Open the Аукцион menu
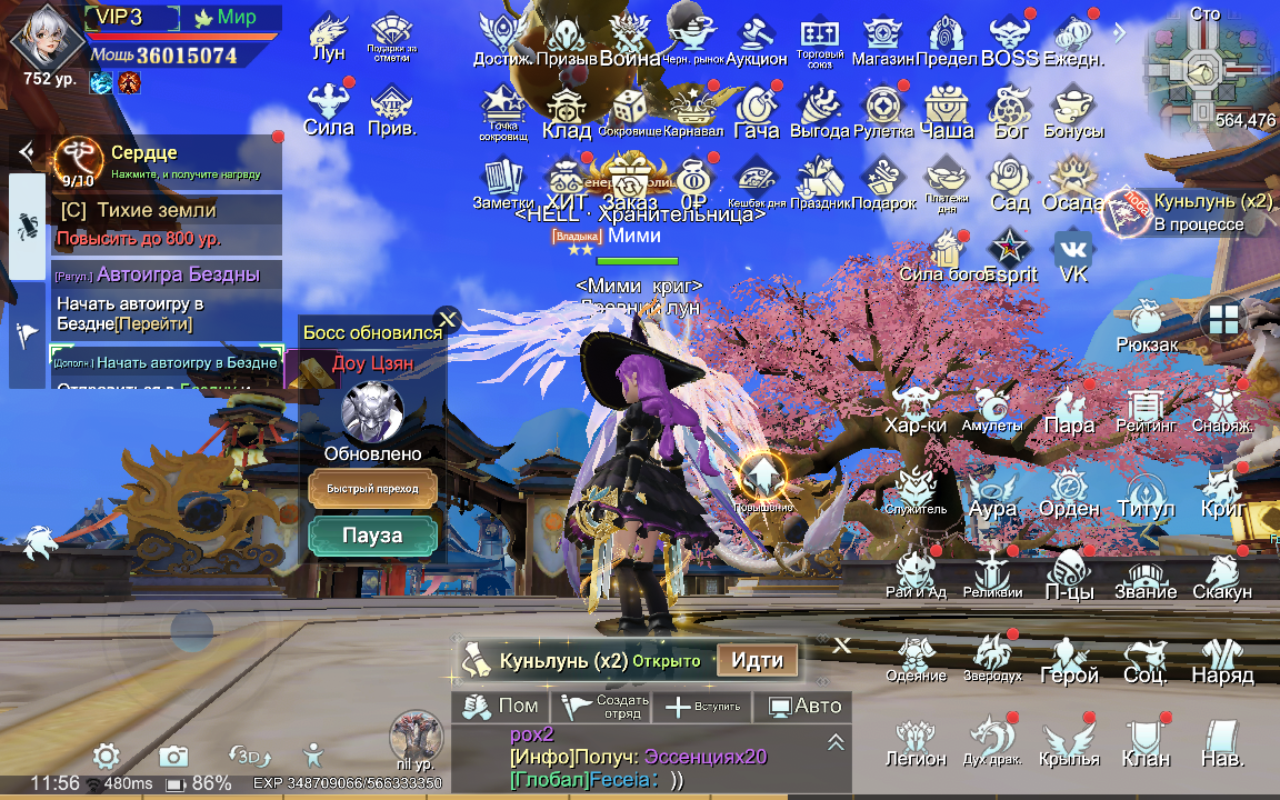The image size is (1280, 800). pos(756,40)
